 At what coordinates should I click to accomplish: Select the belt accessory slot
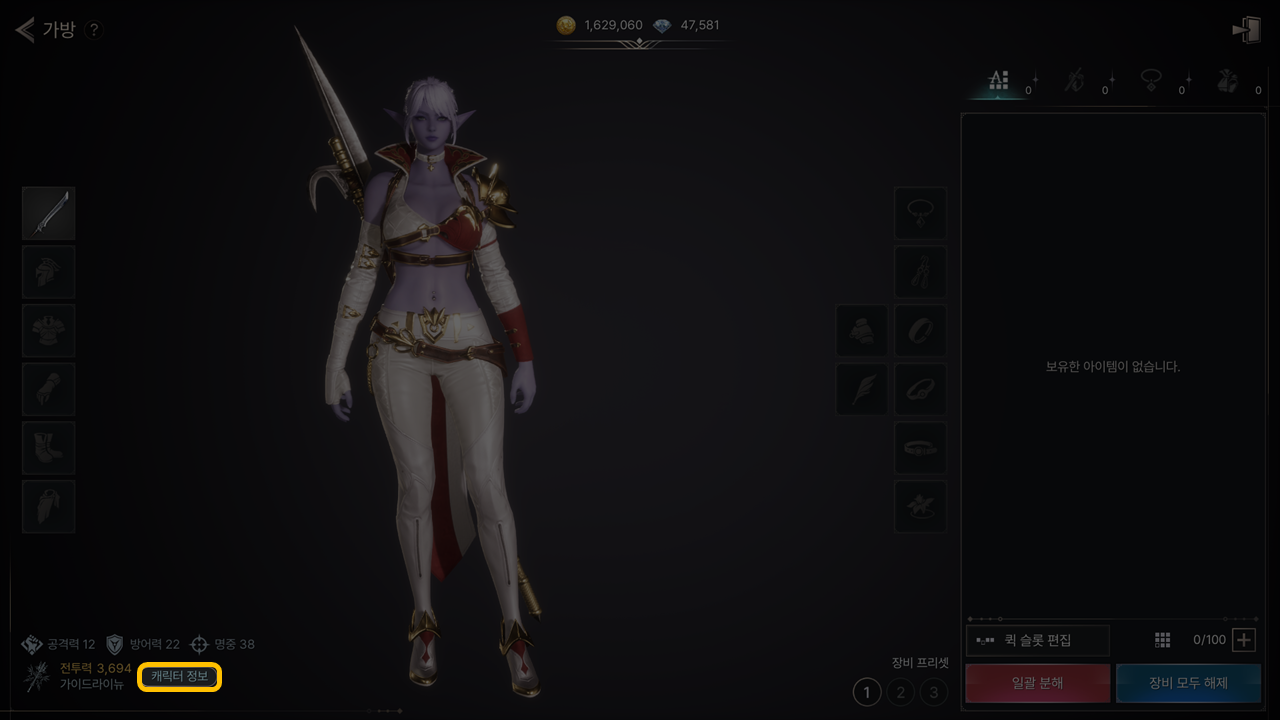(x=920, y=448)
